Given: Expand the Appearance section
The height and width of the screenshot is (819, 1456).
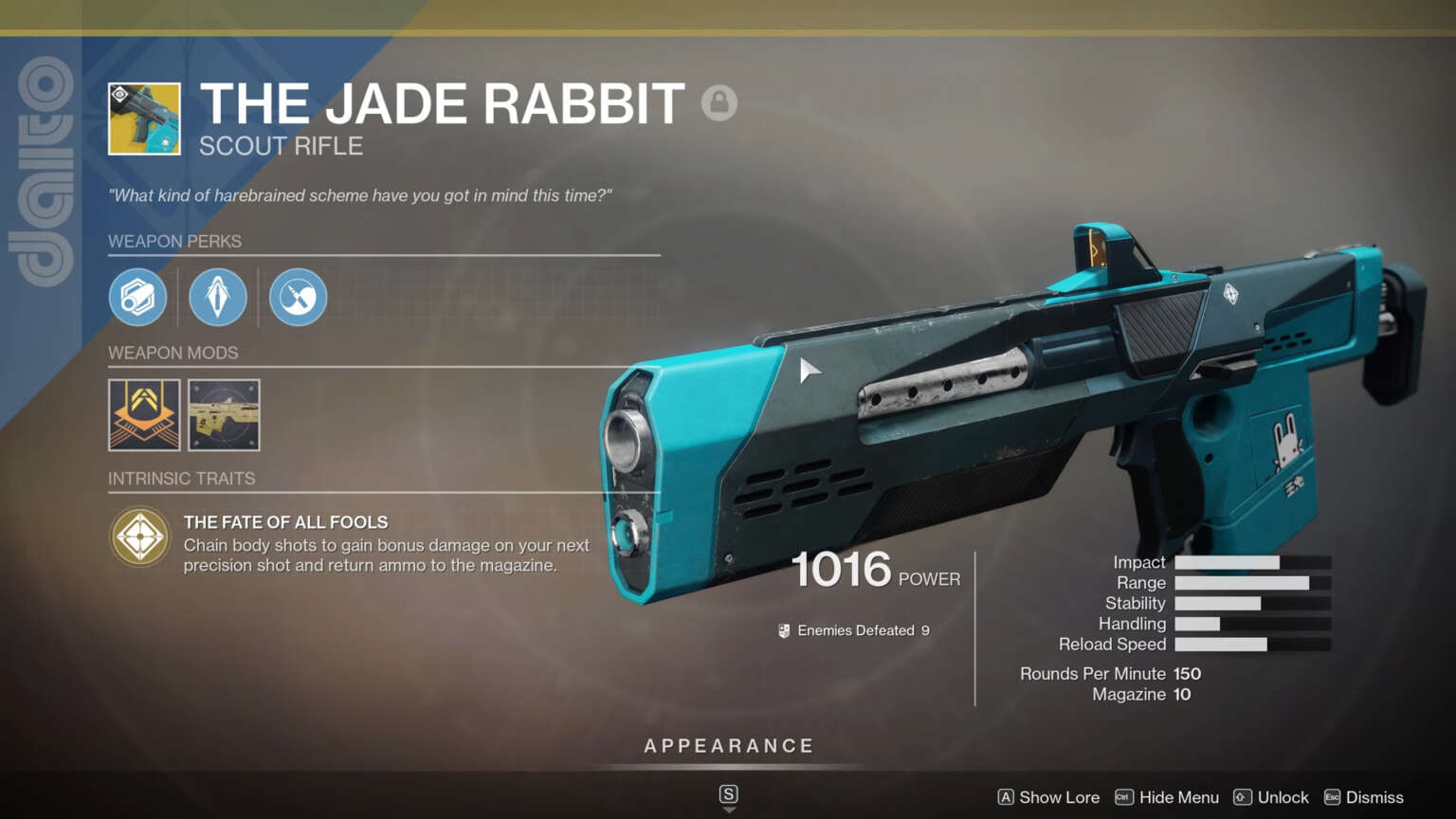Looking at the screenshot, I should click(728, 746).
